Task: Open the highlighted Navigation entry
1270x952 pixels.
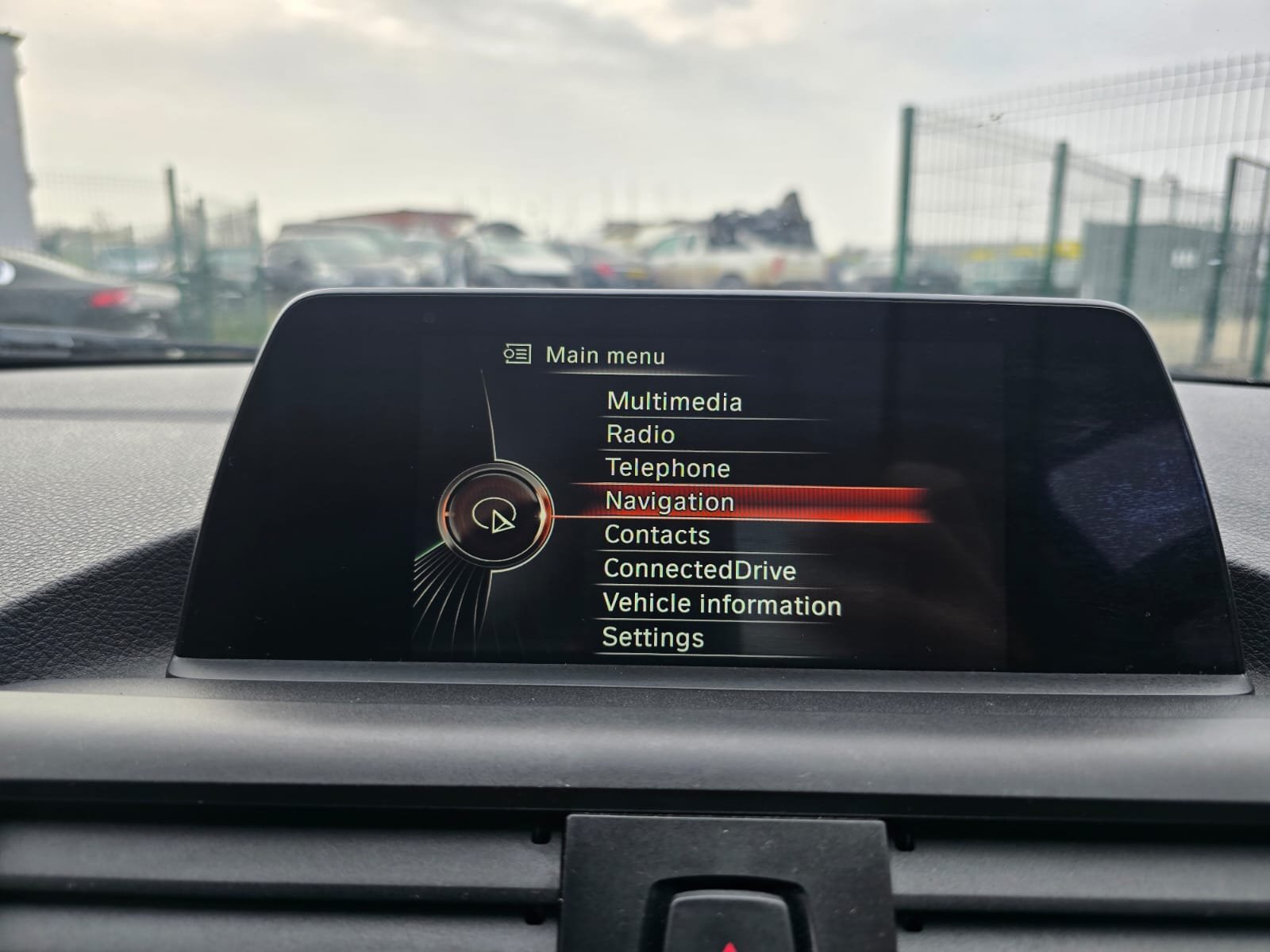Action: click(670, 501)
